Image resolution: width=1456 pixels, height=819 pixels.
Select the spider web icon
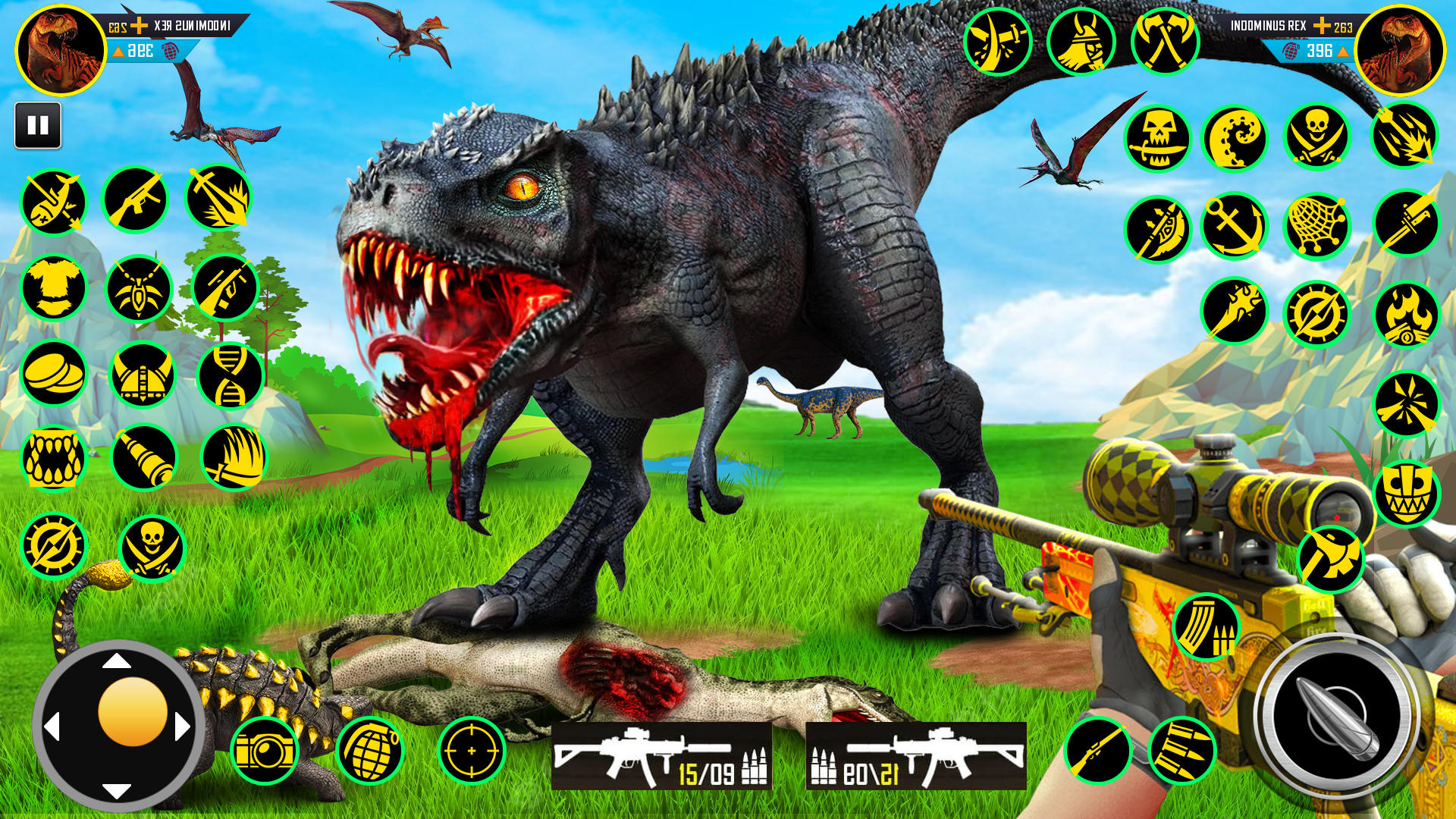[x=1319, y=224]
